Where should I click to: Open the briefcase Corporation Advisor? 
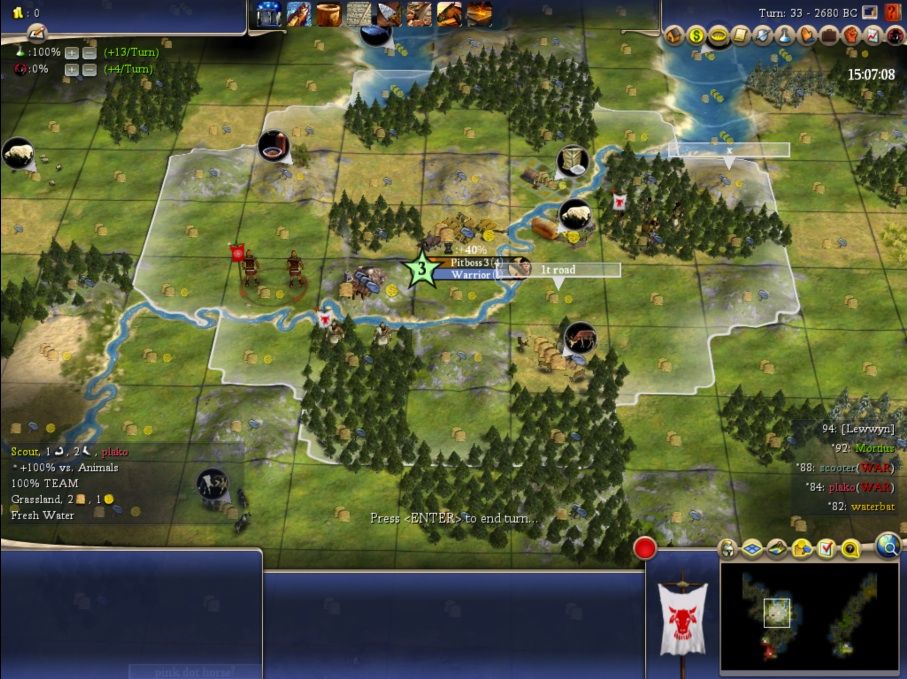click(830, 36)
